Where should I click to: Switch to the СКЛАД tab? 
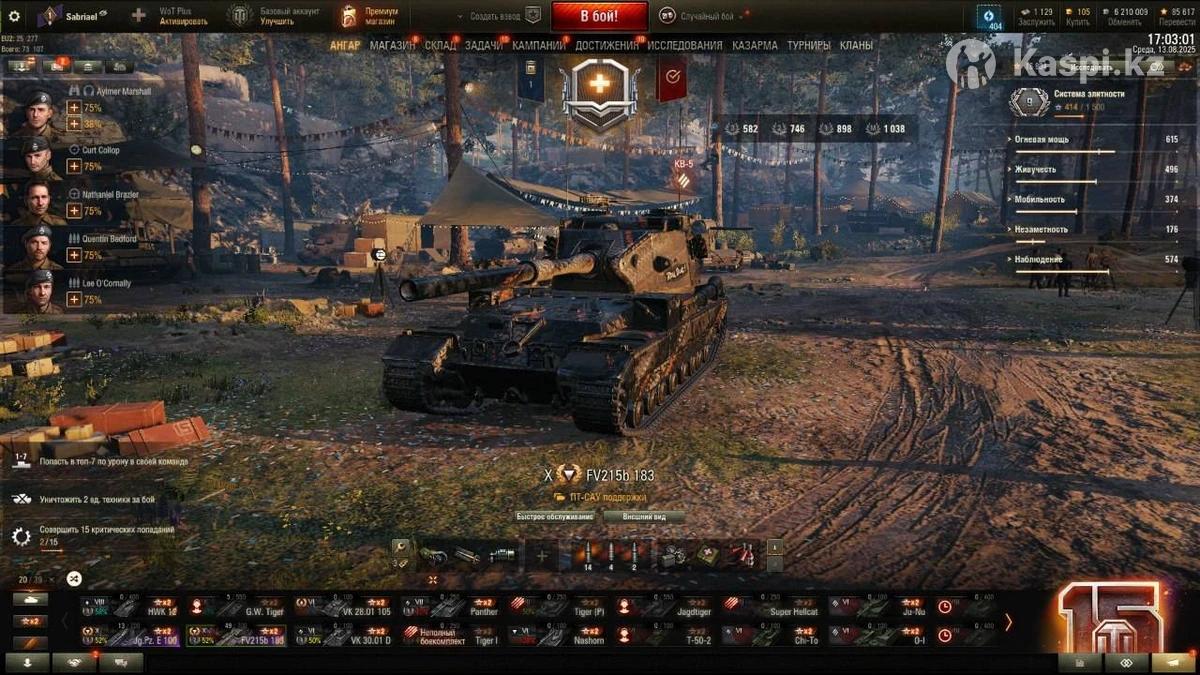click(x=440, y=45)
